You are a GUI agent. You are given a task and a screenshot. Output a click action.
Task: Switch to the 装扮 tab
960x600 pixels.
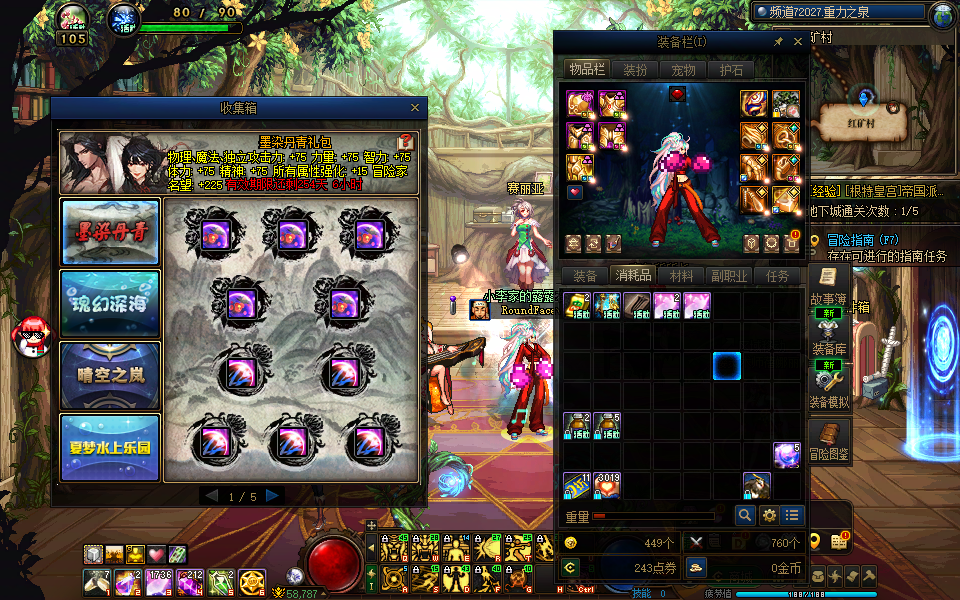[635, 70]
